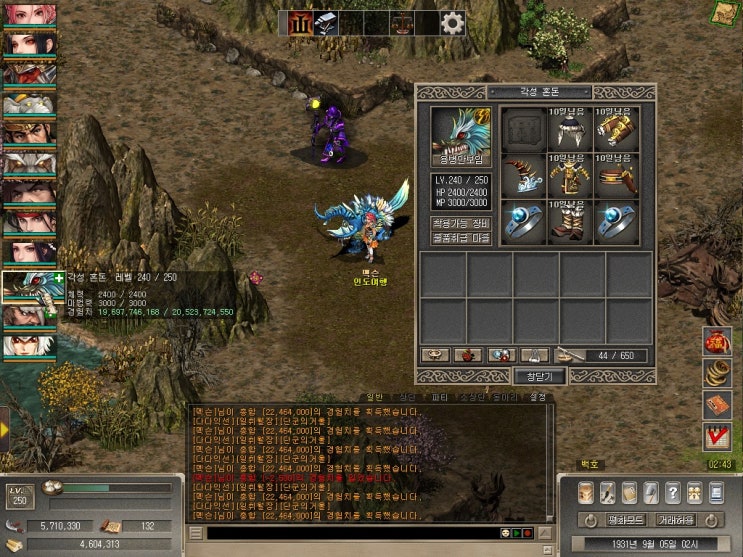This screenshot has width=743, height=557.
Task: Open the red lucky pouch icon
Action: 716,341
